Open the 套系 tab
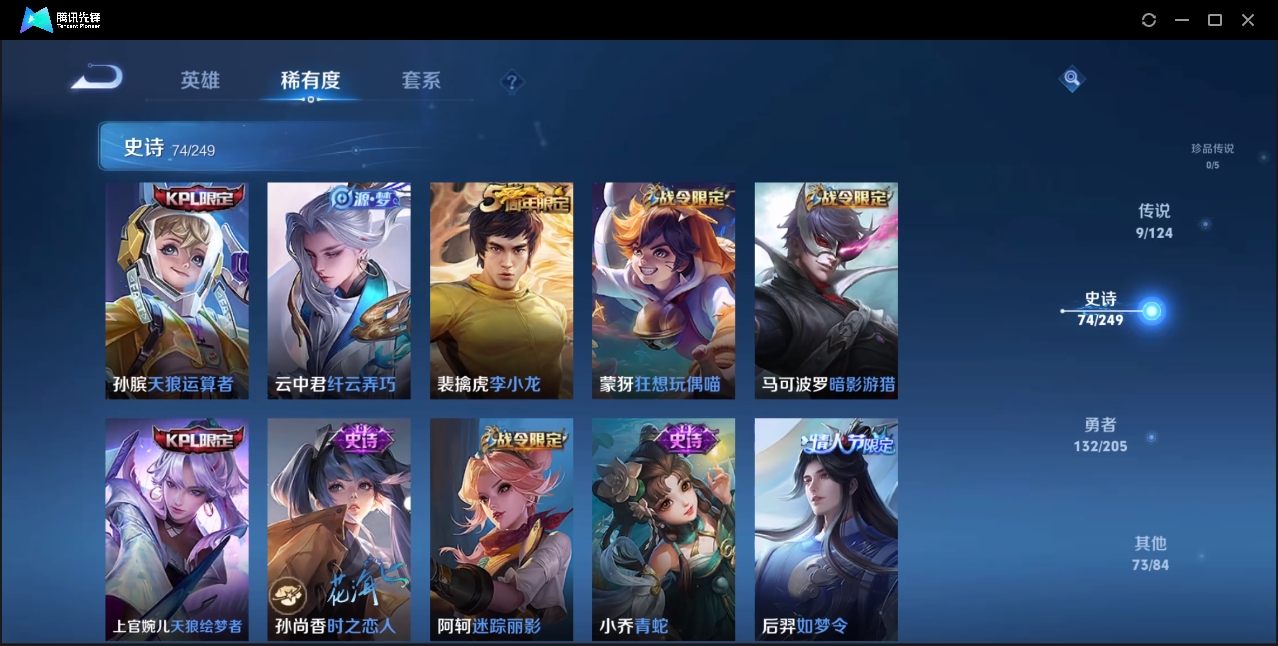 (x=421, y=81)
